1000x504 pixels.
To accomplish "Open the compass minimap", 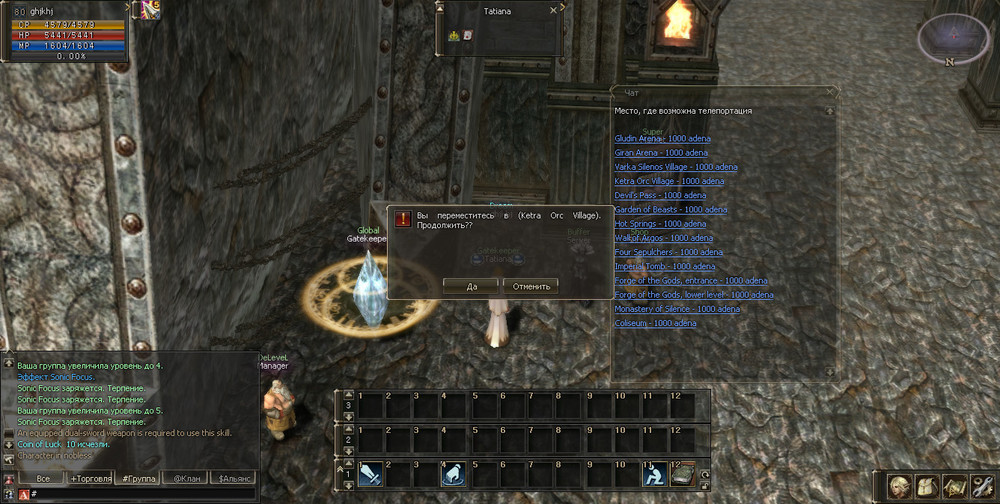I will [953, 38].
